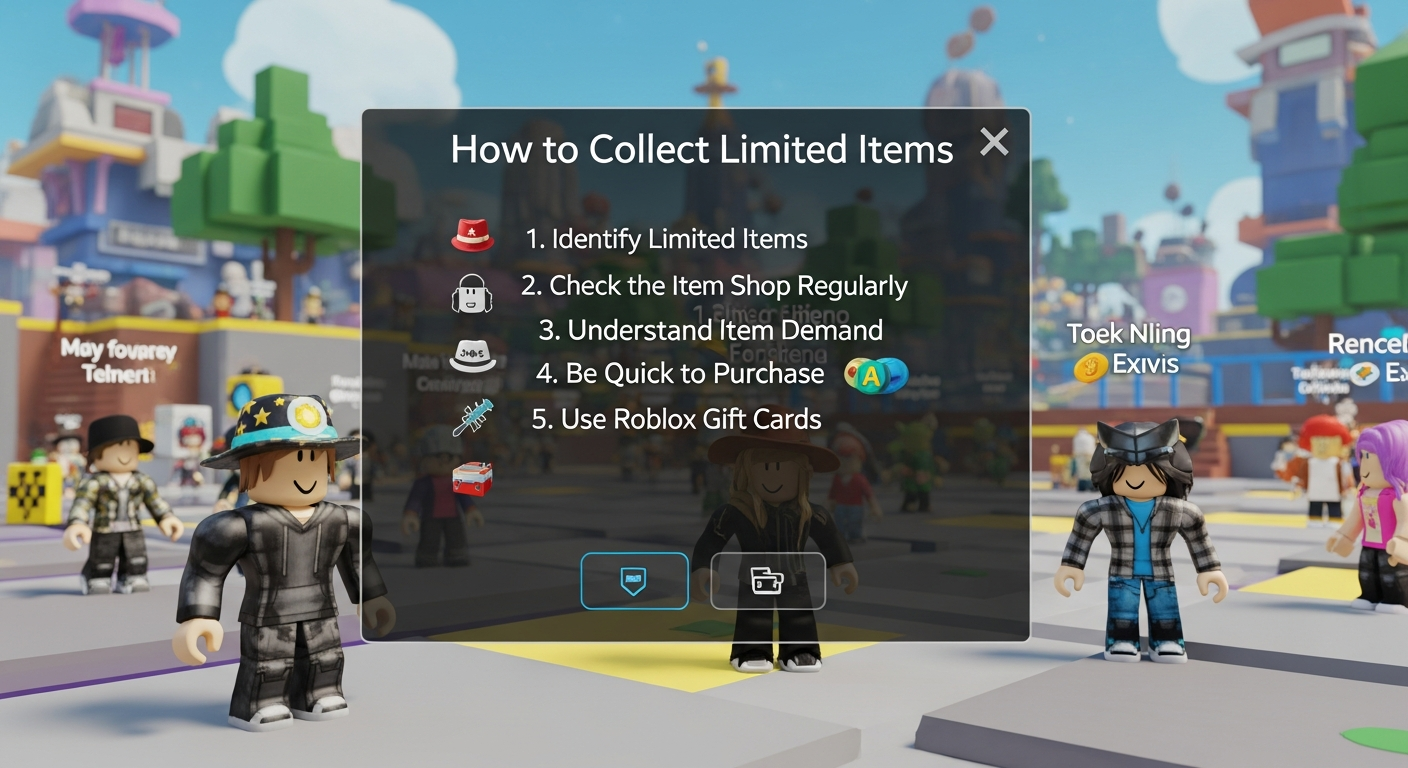Screen dimensions: 1408x768
Task: Select step 3 Understand Item Demand
Action: [x=725, y=330]
